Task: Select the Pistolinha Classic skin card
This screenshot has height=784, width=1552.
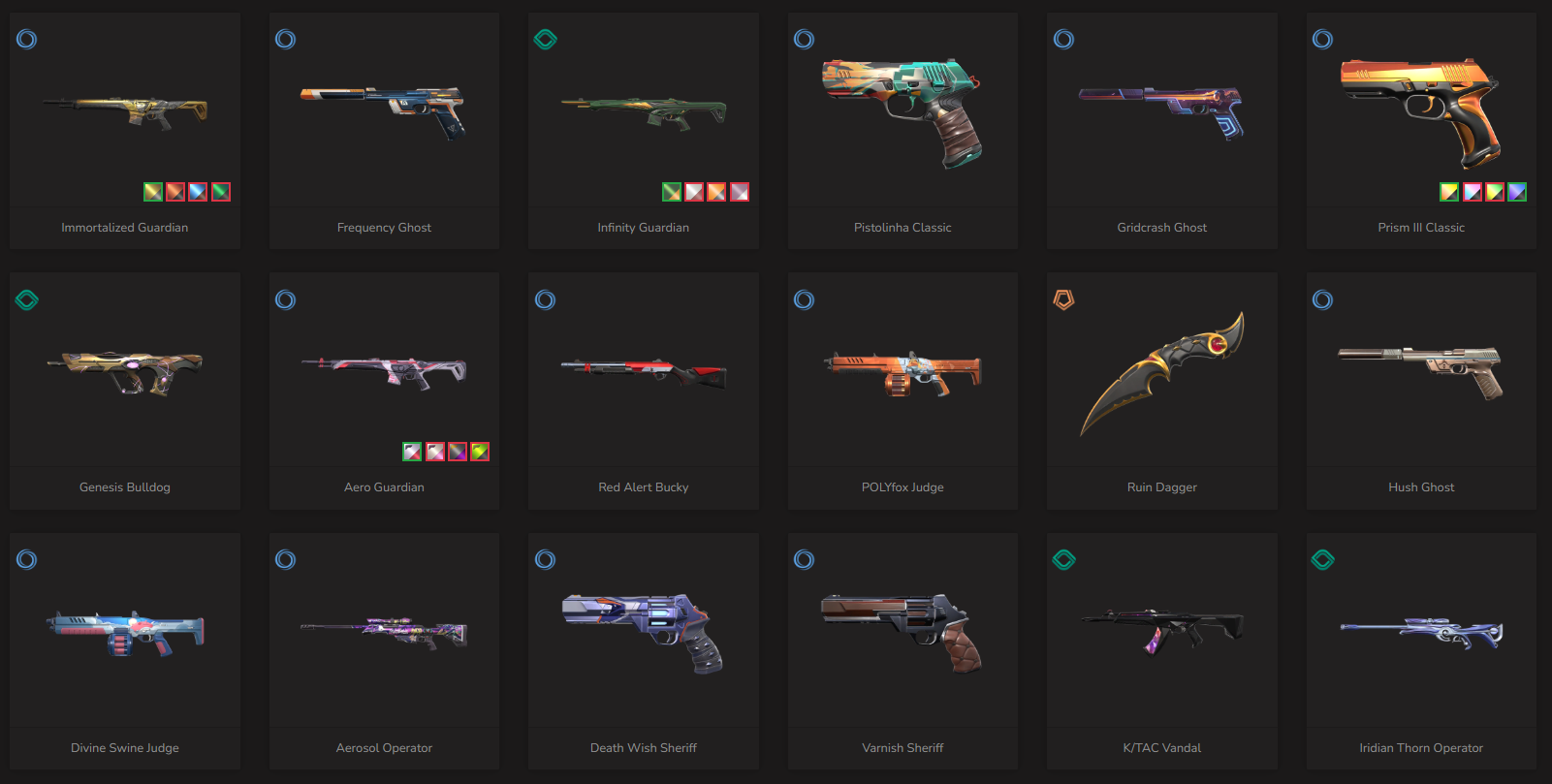Action: pyautogui.click(x=903, y=116)
